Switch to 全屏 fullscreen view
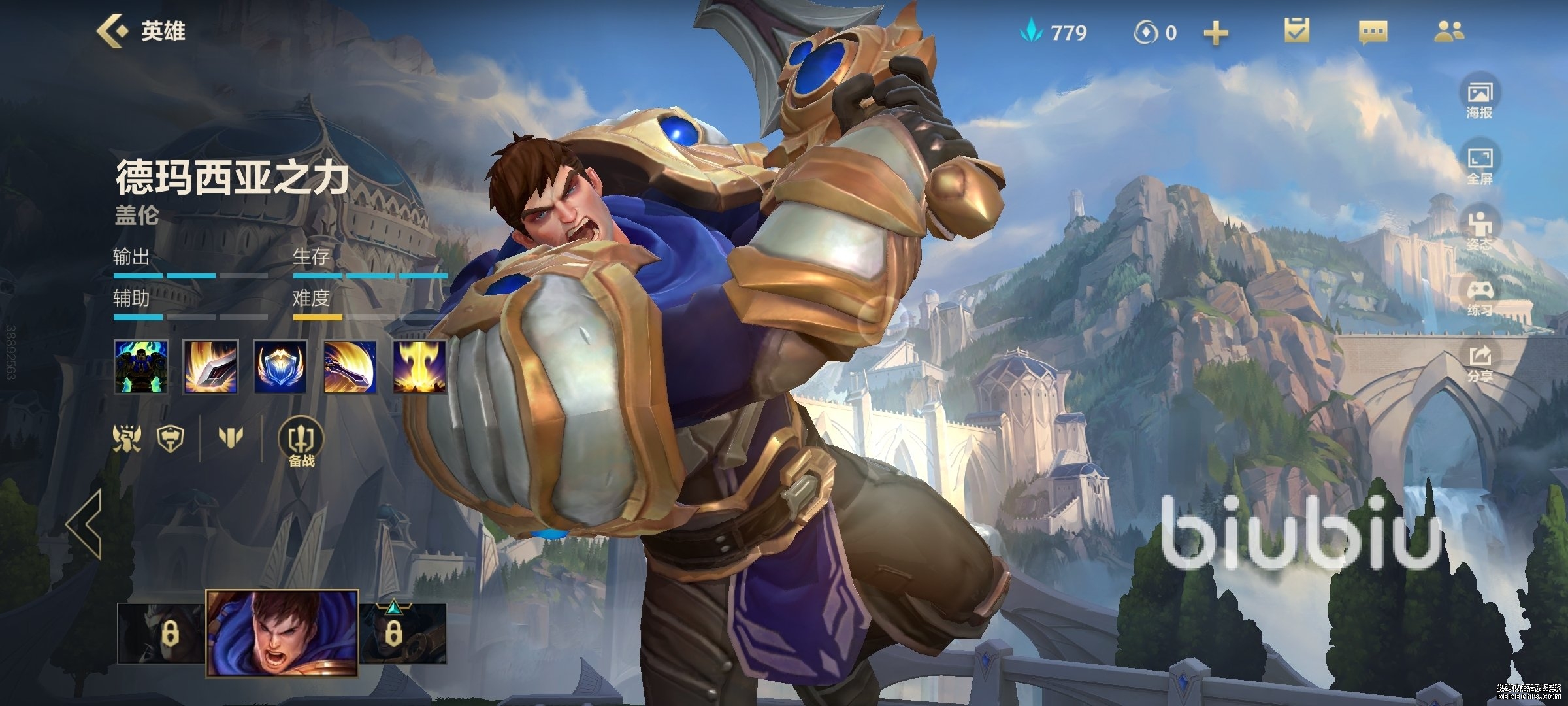 pos(1479,166)
